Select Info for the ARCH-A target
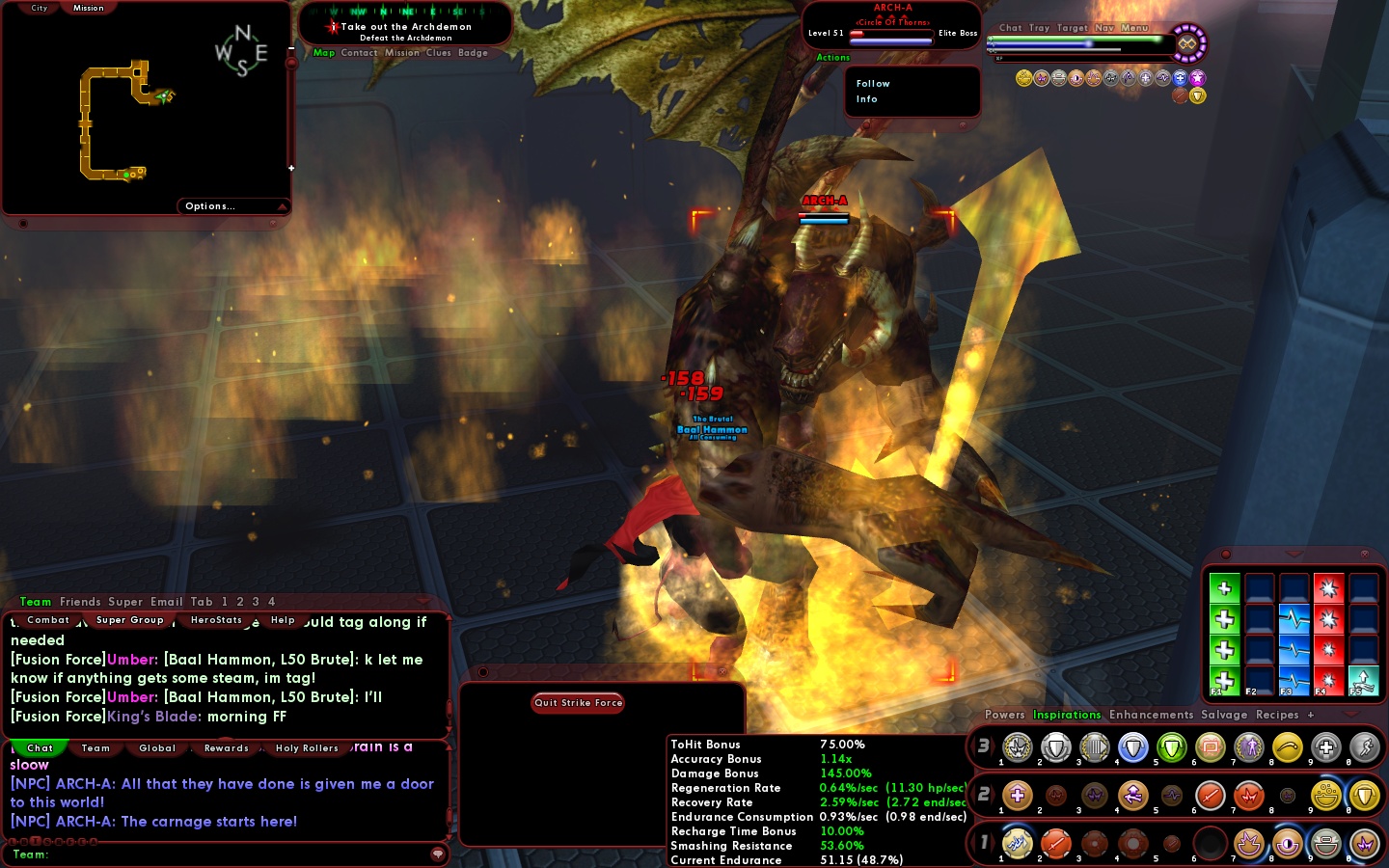 coord(867,99)
